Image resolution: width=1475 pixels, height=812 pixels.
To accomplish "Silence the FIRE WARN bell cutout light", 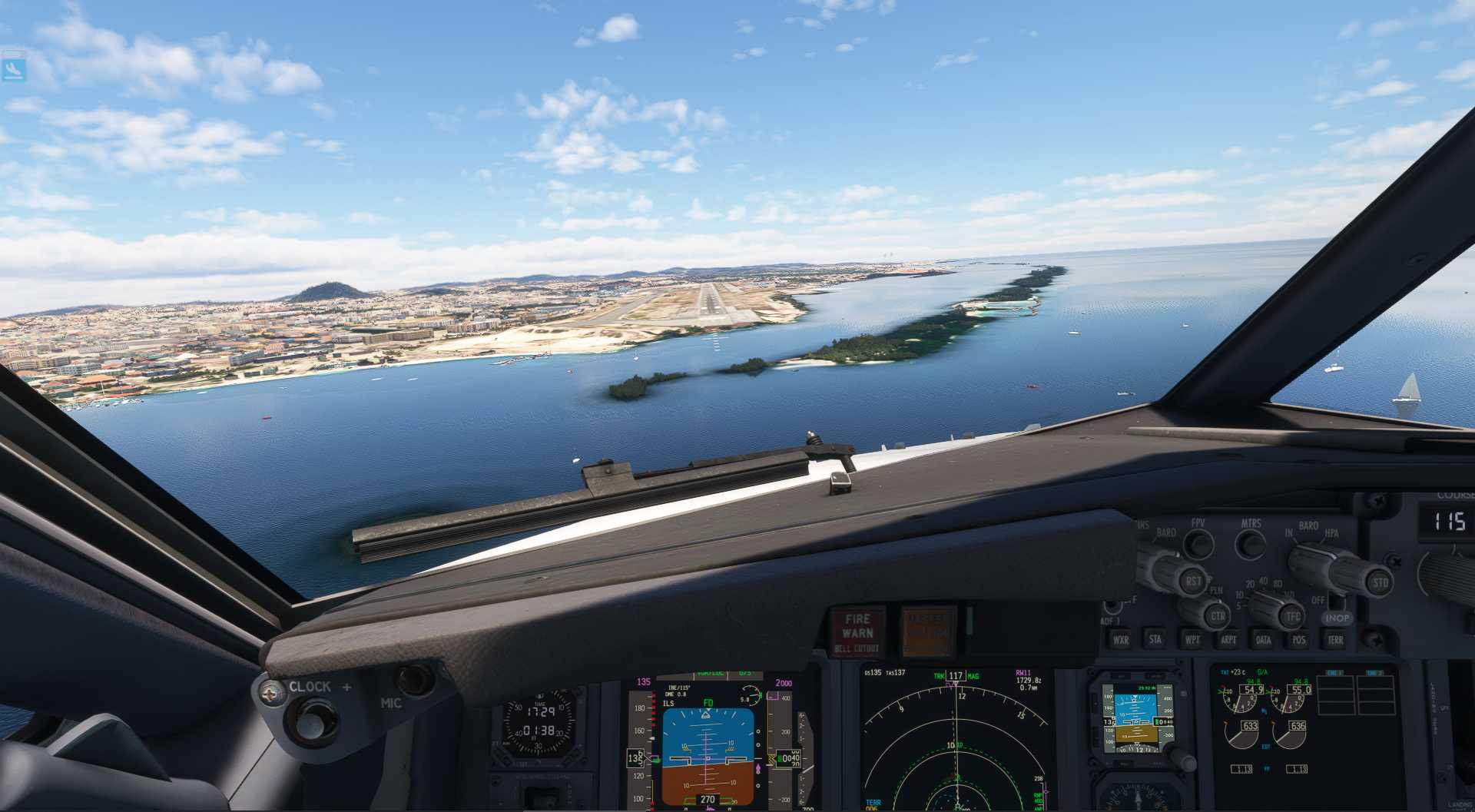I will point(857,631).
